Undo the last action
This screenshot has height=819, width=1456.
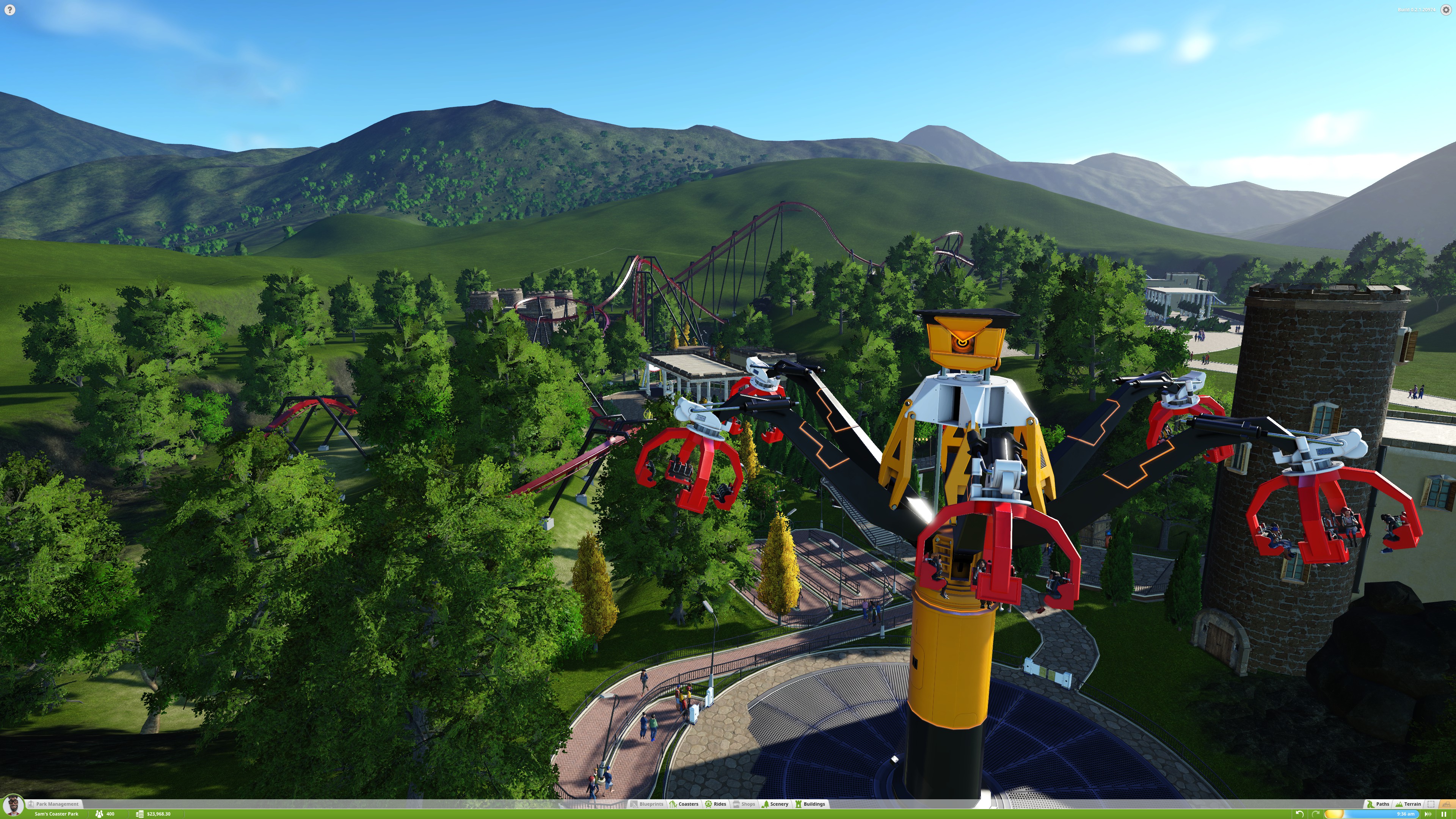click(1299, 814)
